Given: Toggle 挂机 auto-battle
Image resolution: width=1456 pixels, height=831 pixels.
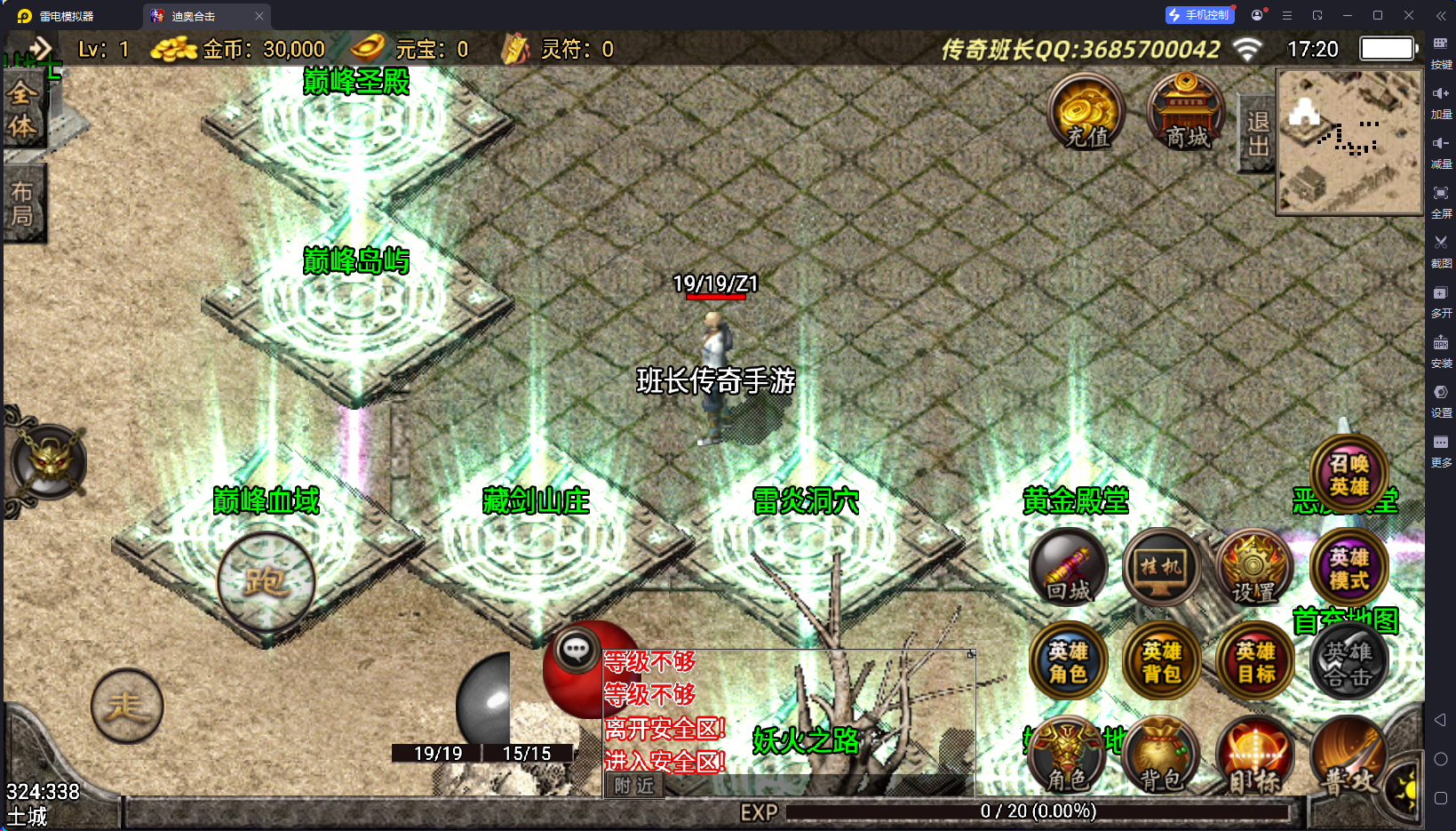Looking at the screenshot, I should tap(1161, 567).
